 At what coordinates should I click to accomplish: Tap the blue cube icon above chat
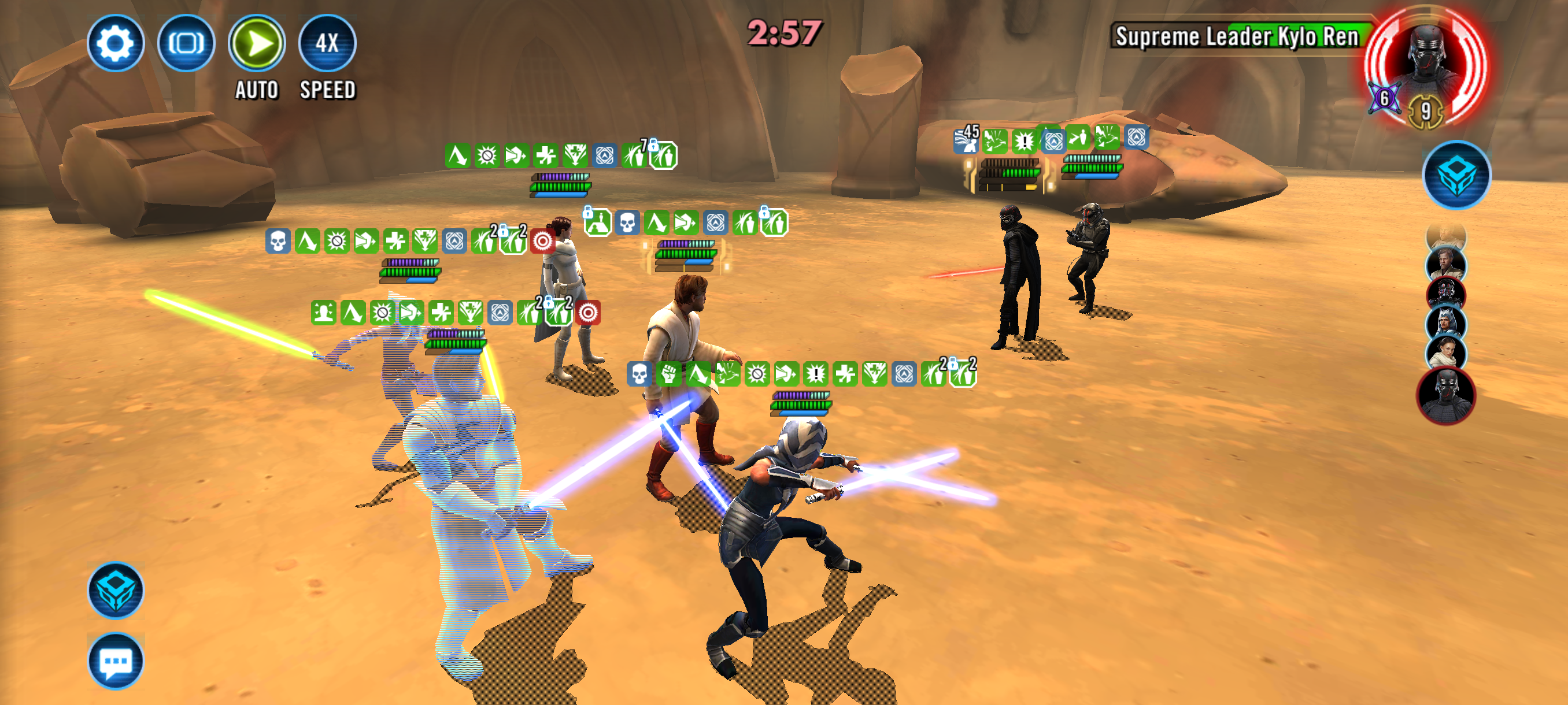[x=116, y=590]
